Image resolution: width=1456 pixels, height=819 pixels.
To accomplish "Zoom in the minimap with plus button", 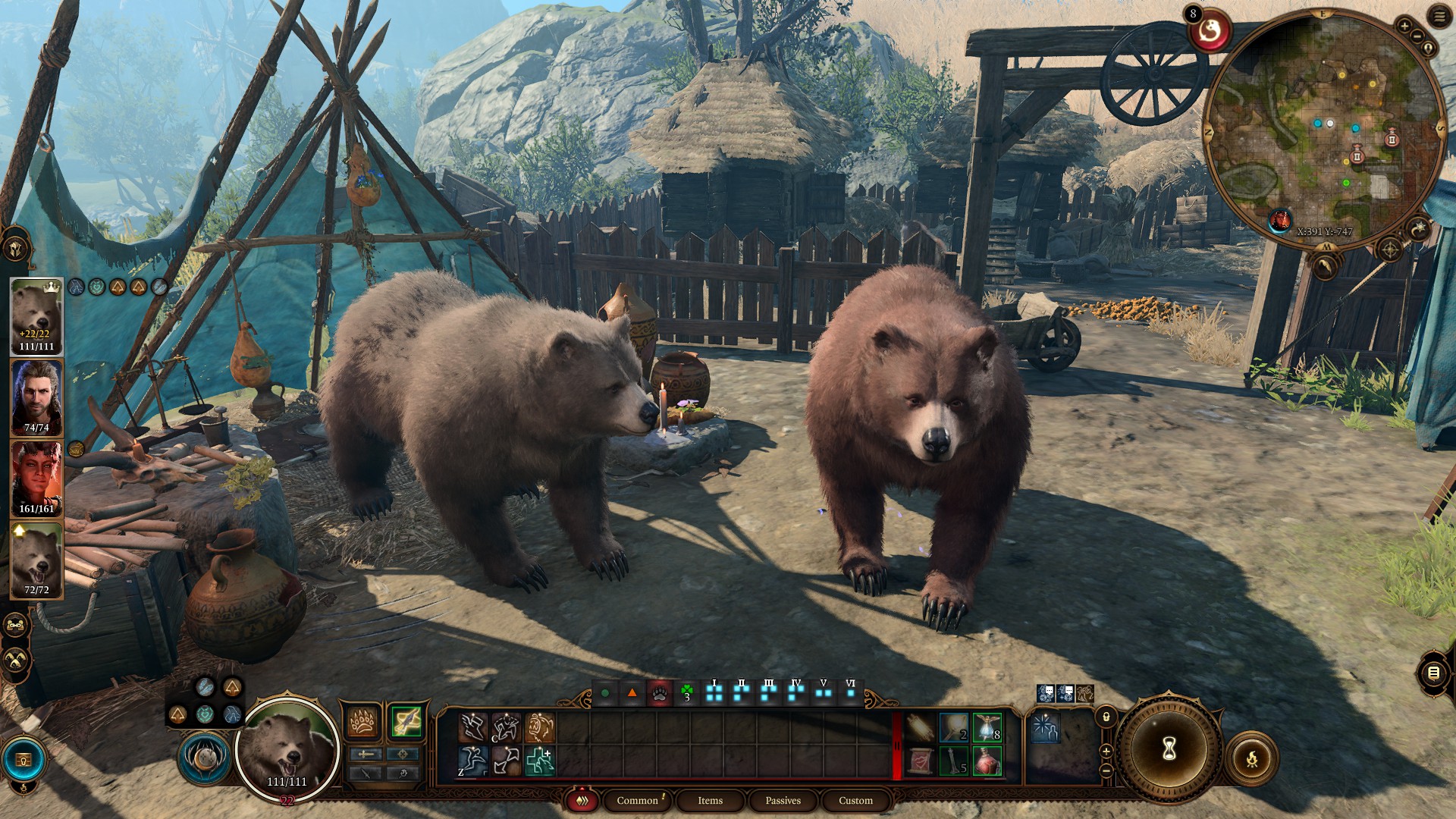I will tap(1404, 27).
